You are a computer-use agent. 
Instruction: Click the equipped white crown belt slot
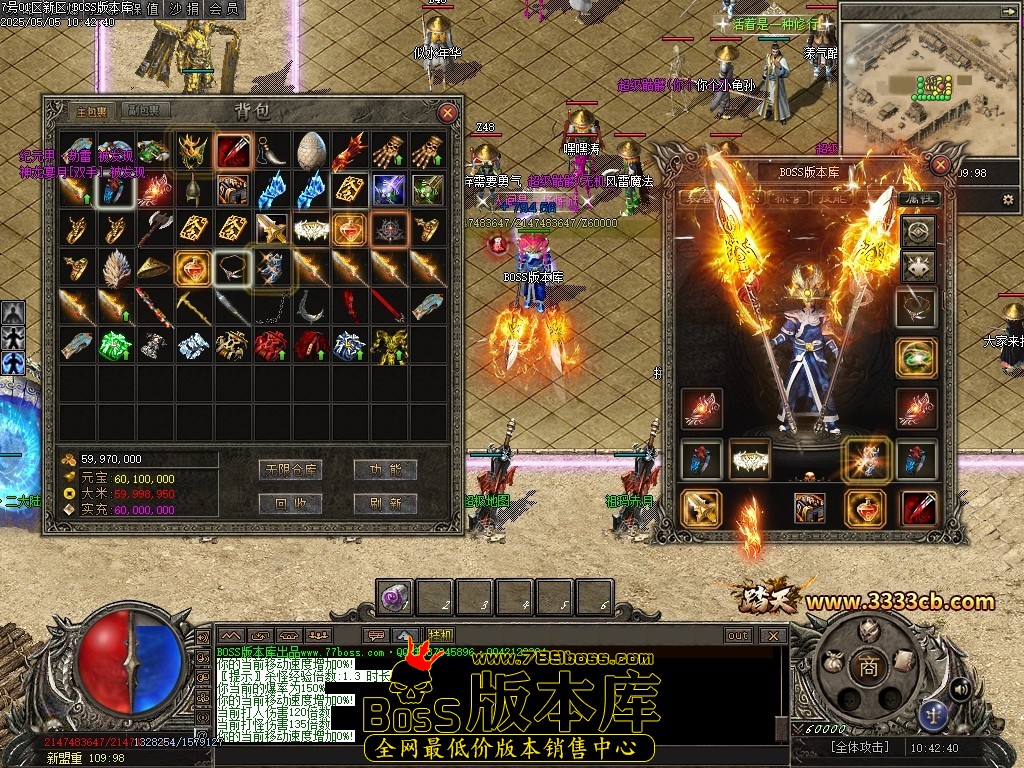click(750, 459)
